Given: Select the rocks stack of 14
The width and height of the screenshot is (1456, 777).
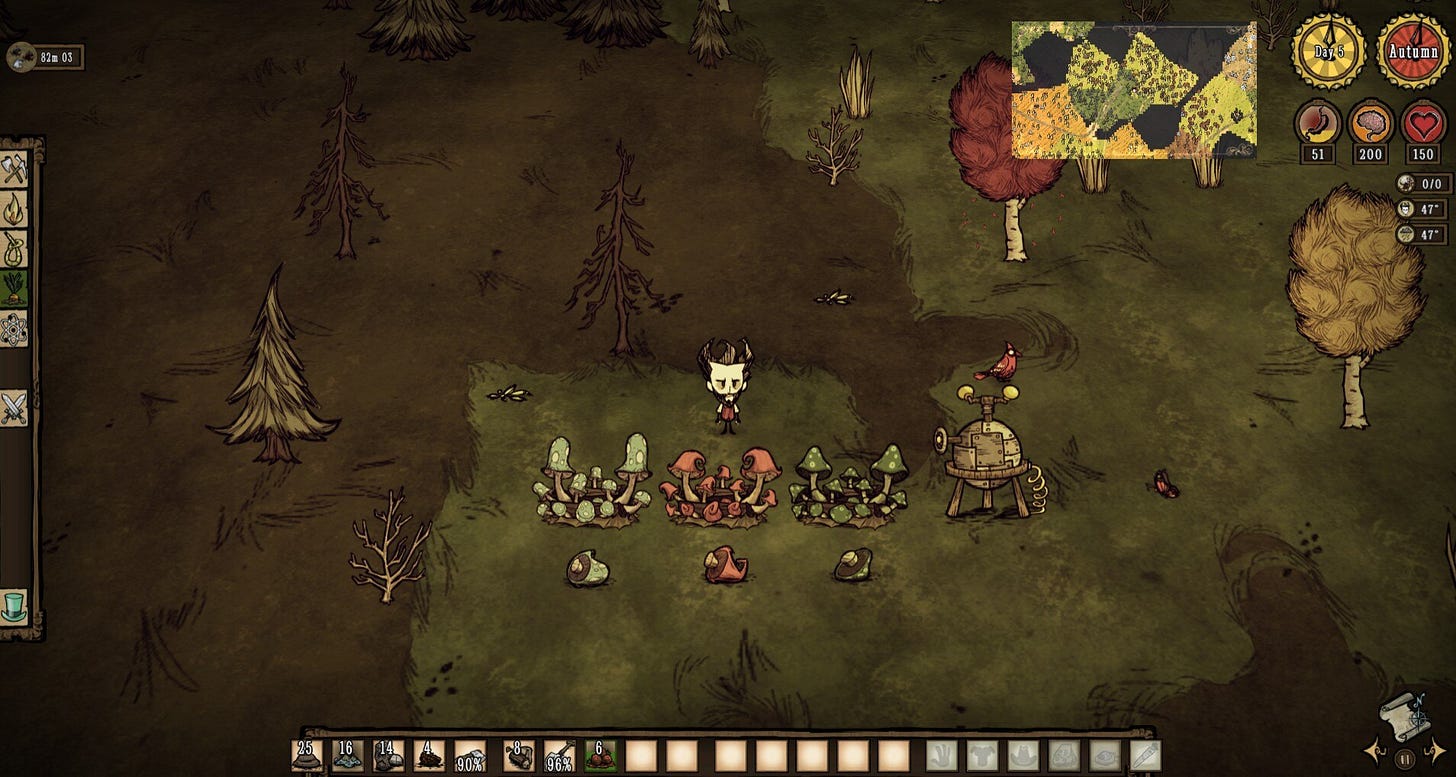Looking at the screenshot, I should (x=389, y=756).
